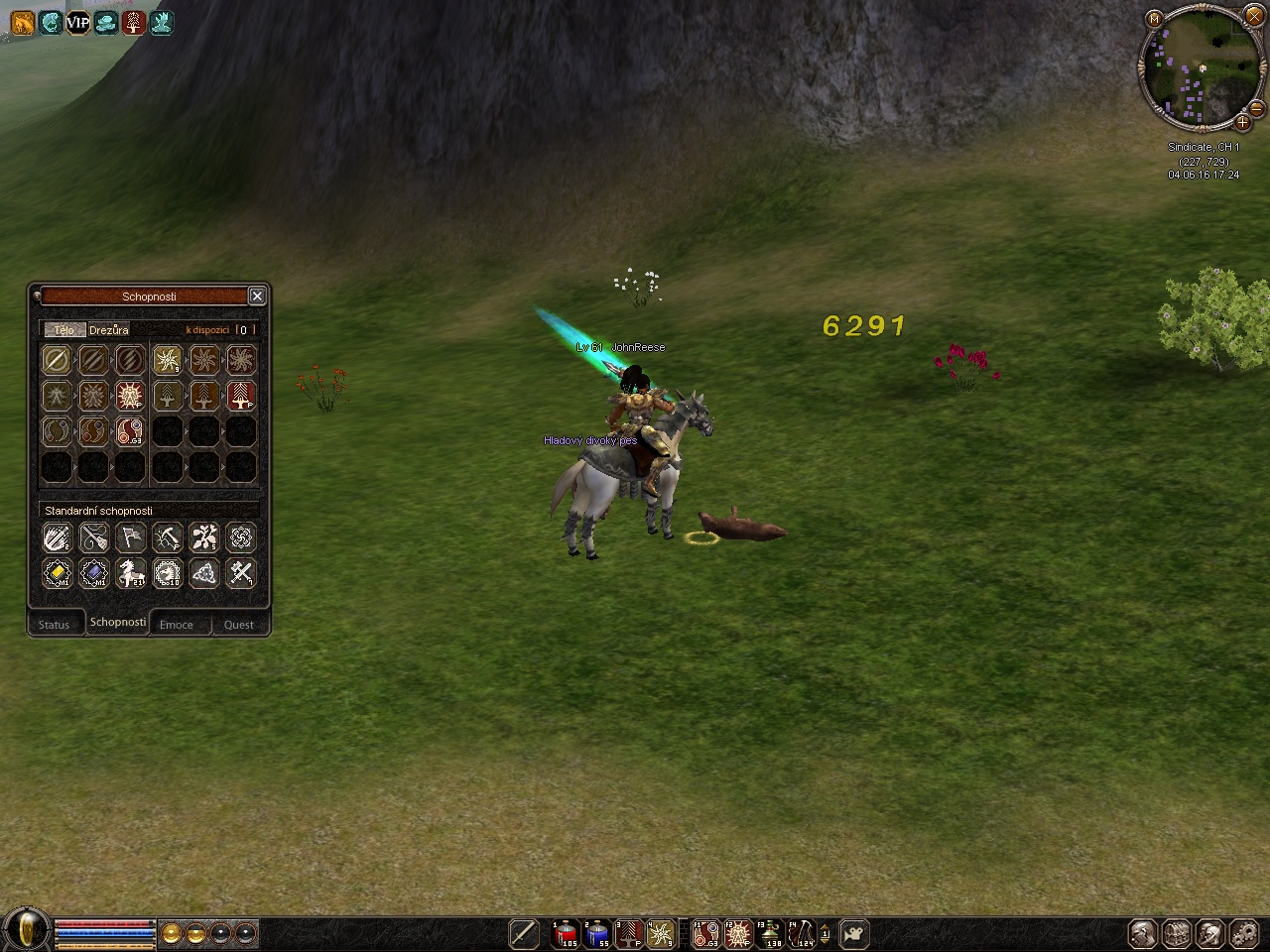This screenshot has height=952, width=1270.
Task: Use the red potion in quickslot 1
Action: [x=566, y=933]
